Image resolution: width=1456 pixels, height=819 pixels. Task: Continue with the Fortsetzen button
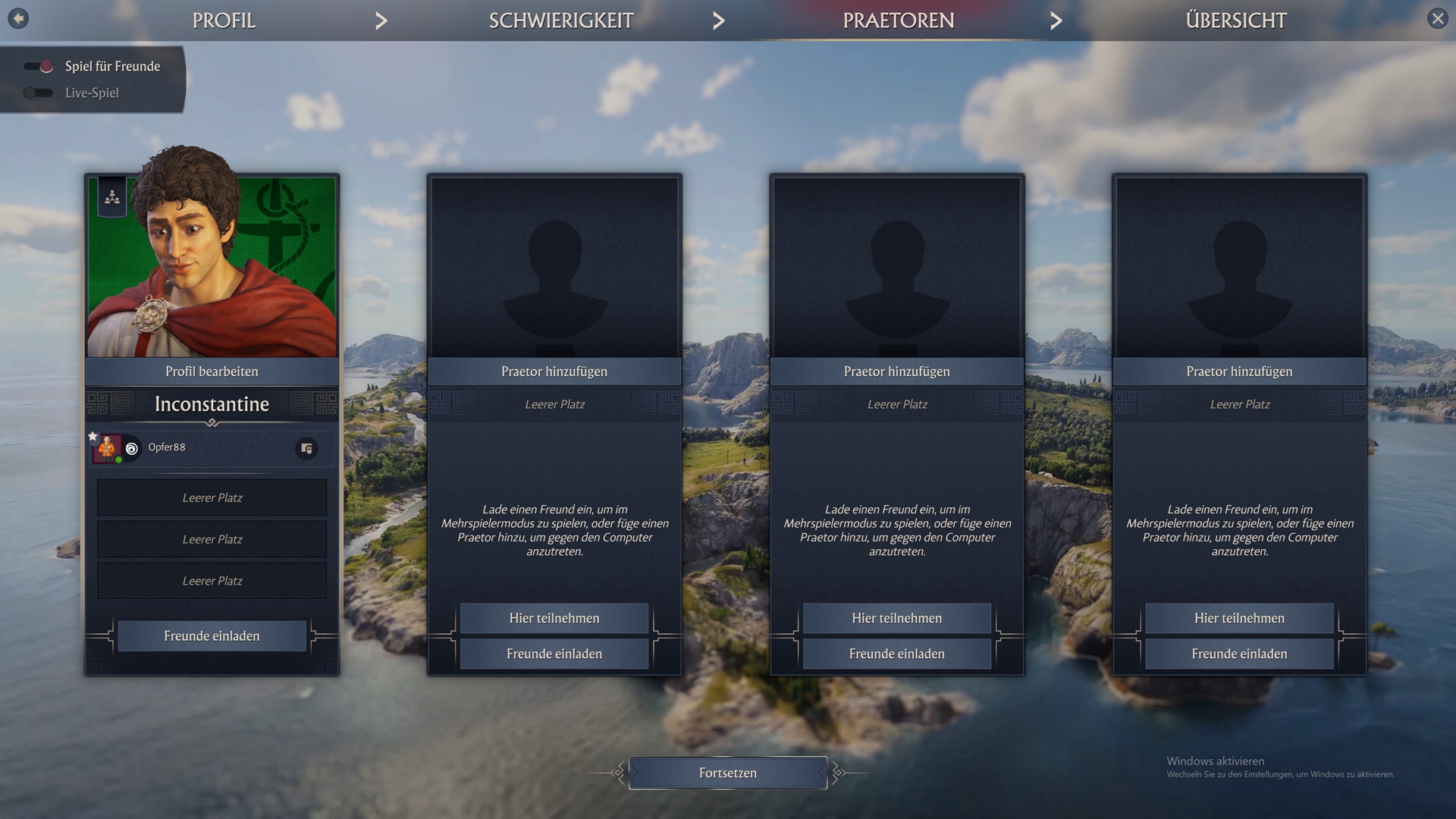coord(727,773)
